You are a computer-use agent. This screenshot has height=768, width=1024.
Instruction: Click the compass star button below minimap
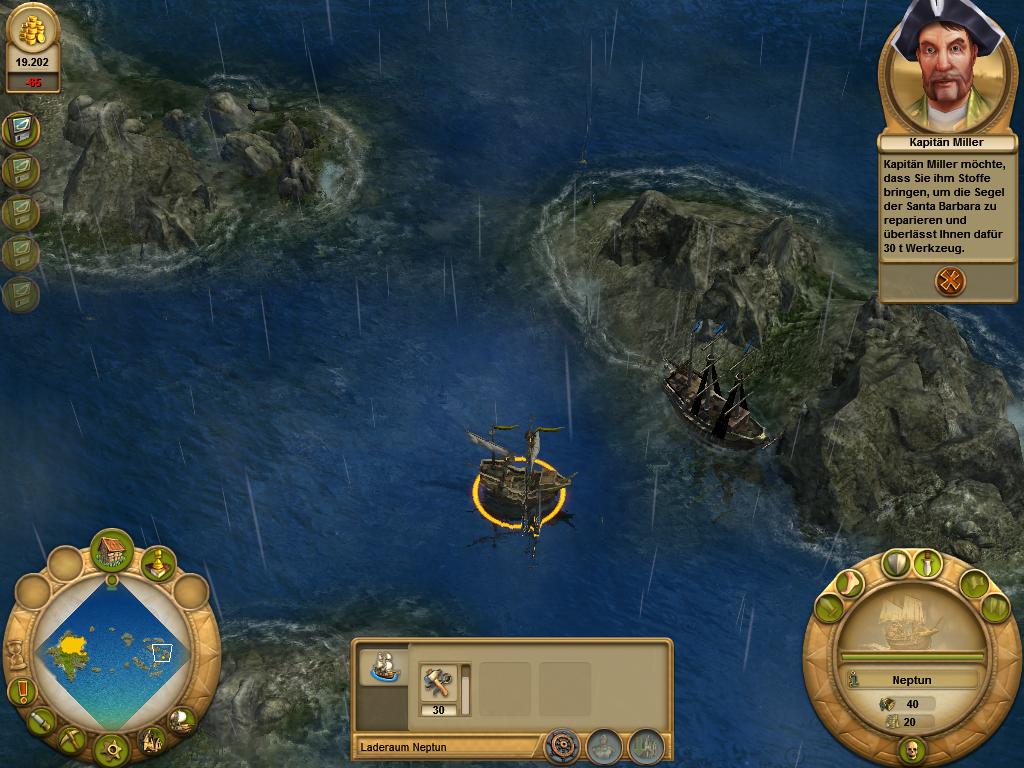(x=111, y=748)
